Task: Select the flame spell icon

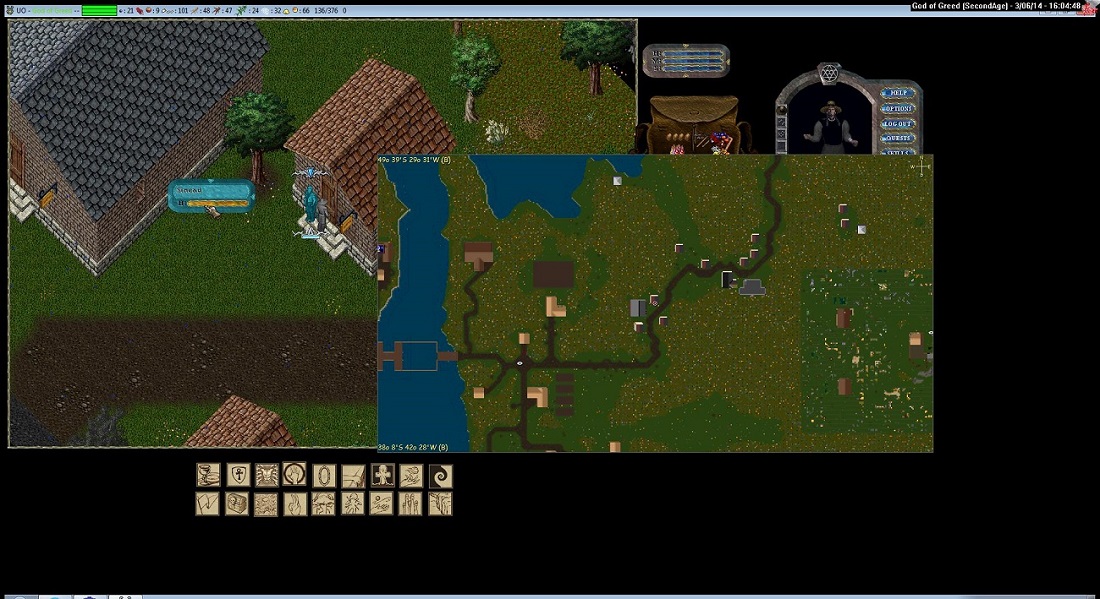Action: point(295,504)
